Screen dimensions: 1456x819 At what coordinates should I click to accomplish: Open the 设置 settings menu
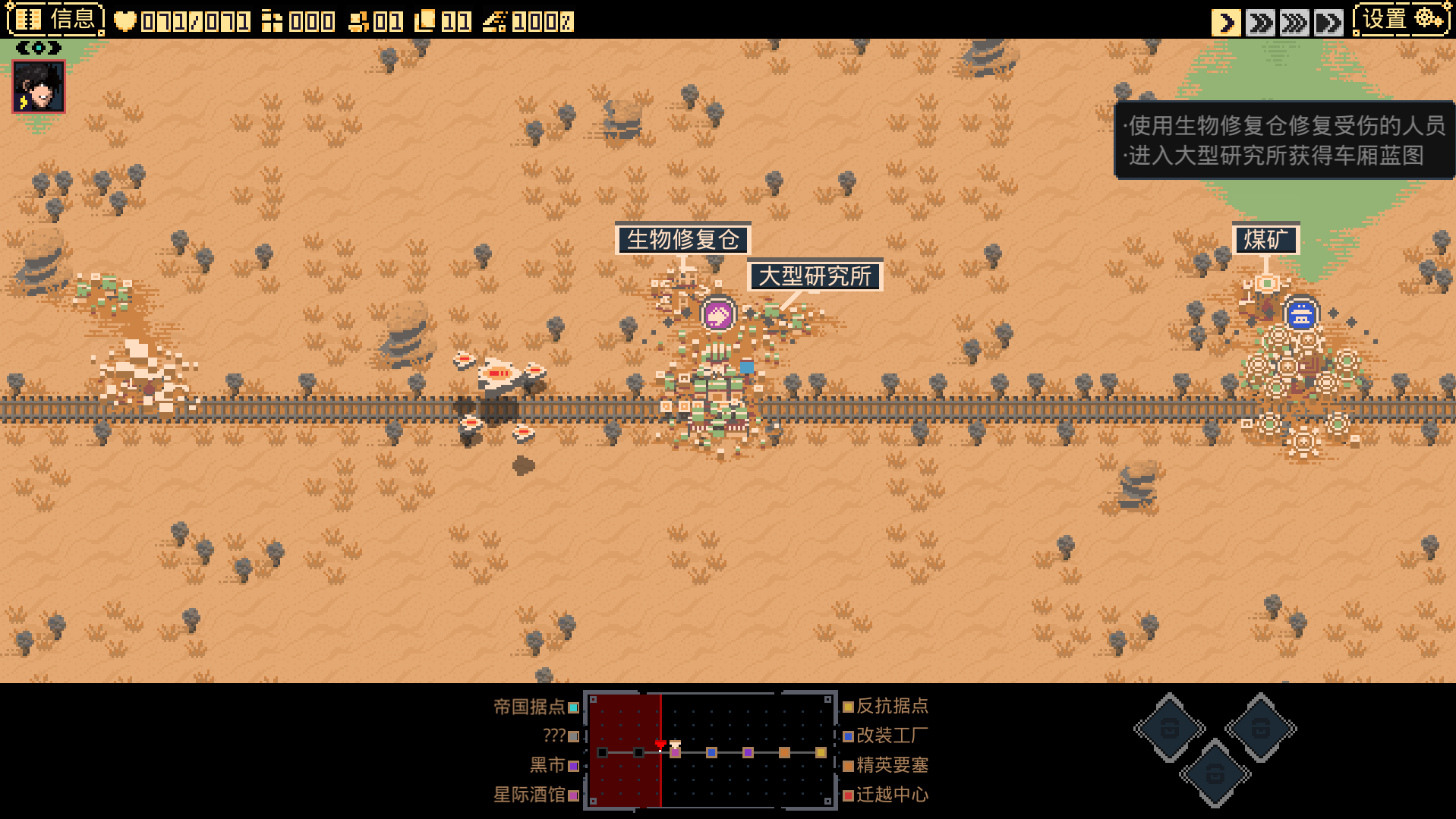coord(1401,20)
